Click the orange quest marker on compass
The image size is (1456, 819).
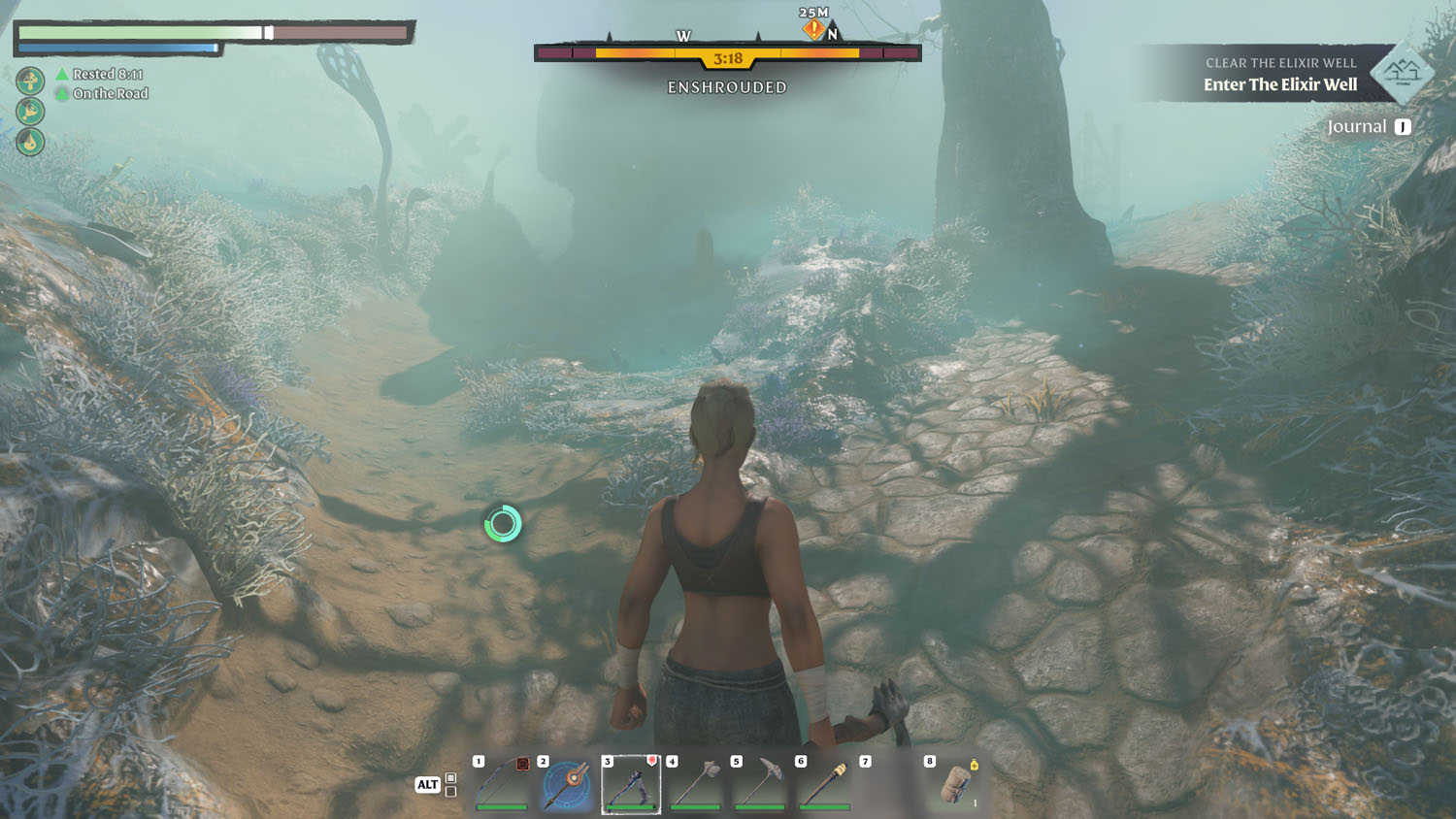coord(812,30)
